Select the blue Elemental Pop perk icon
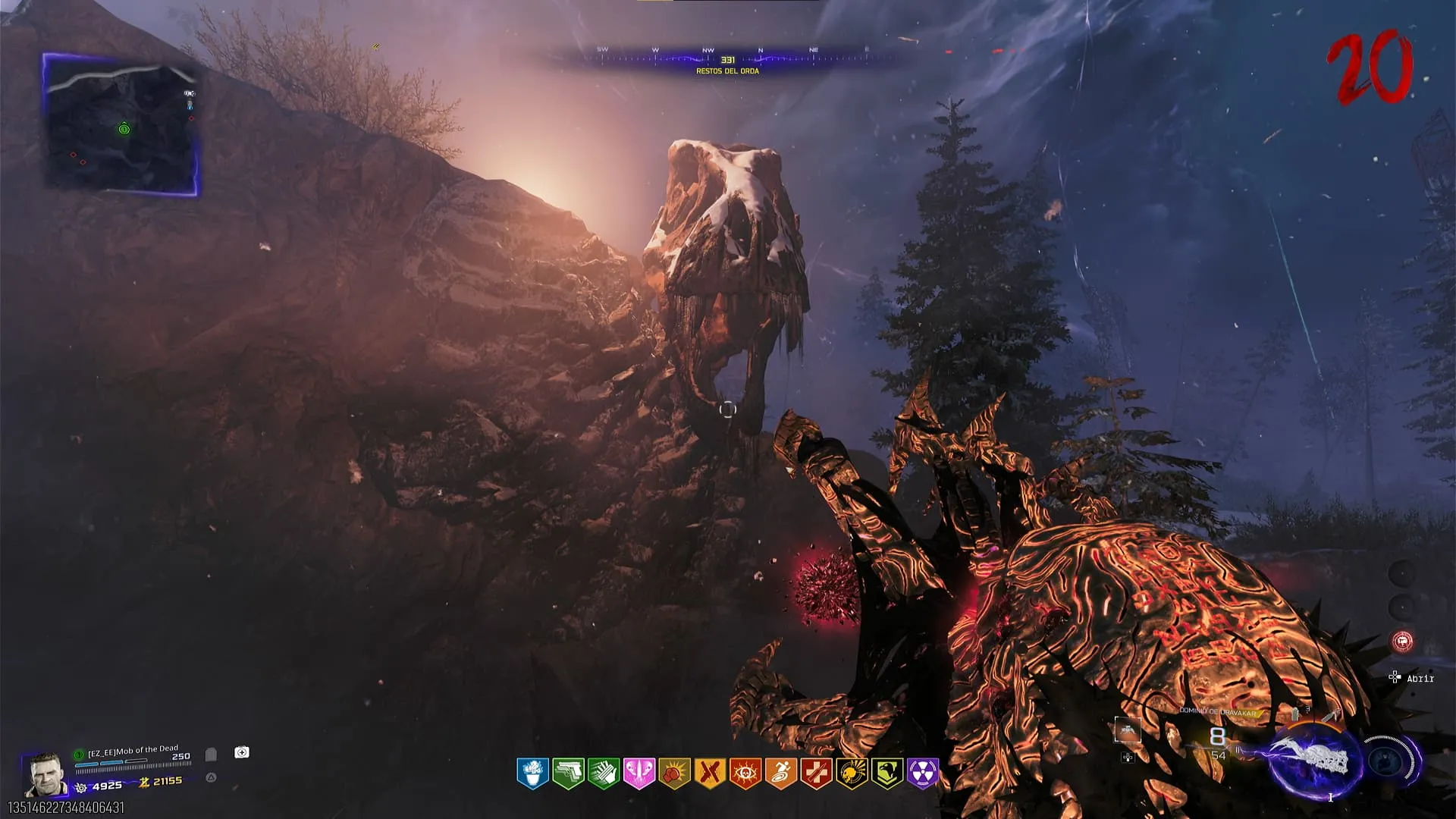This screenshot has width=1456, height=819. point(532,773)
